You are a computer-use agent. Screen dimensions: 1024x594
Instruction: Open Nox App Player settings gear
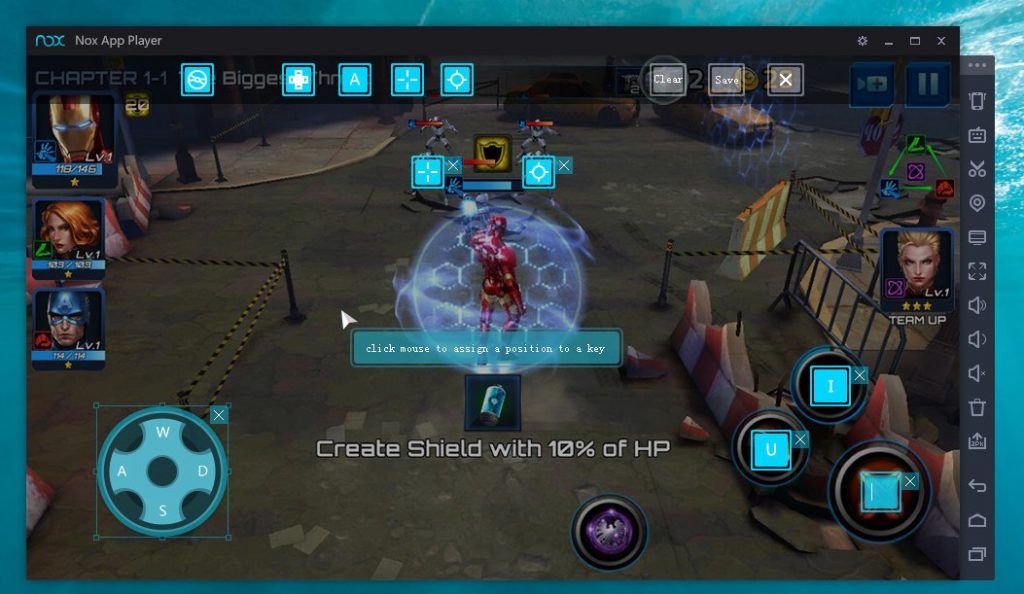tap(862, 41)
